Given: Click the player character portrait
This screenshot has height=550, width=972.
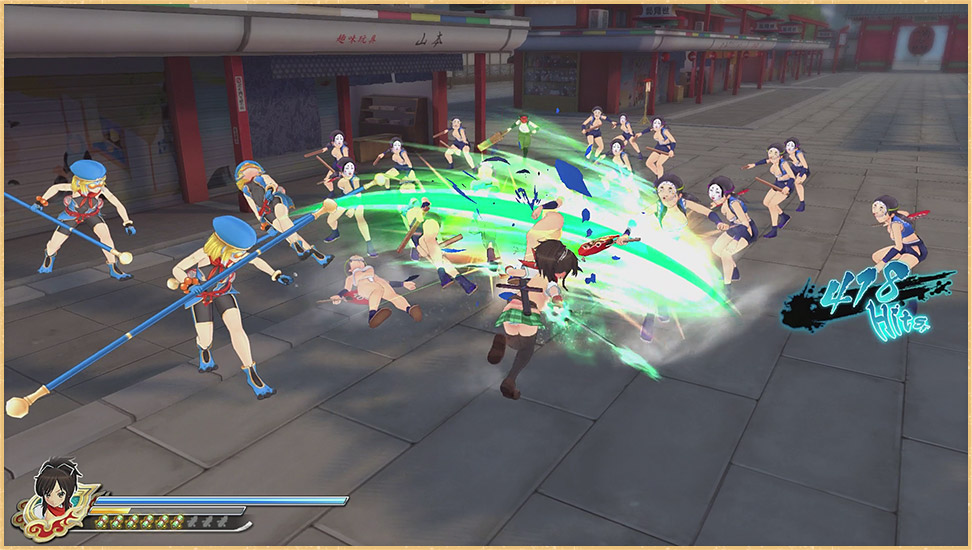Looking at the screenshot, I should (x=58, y=493).
